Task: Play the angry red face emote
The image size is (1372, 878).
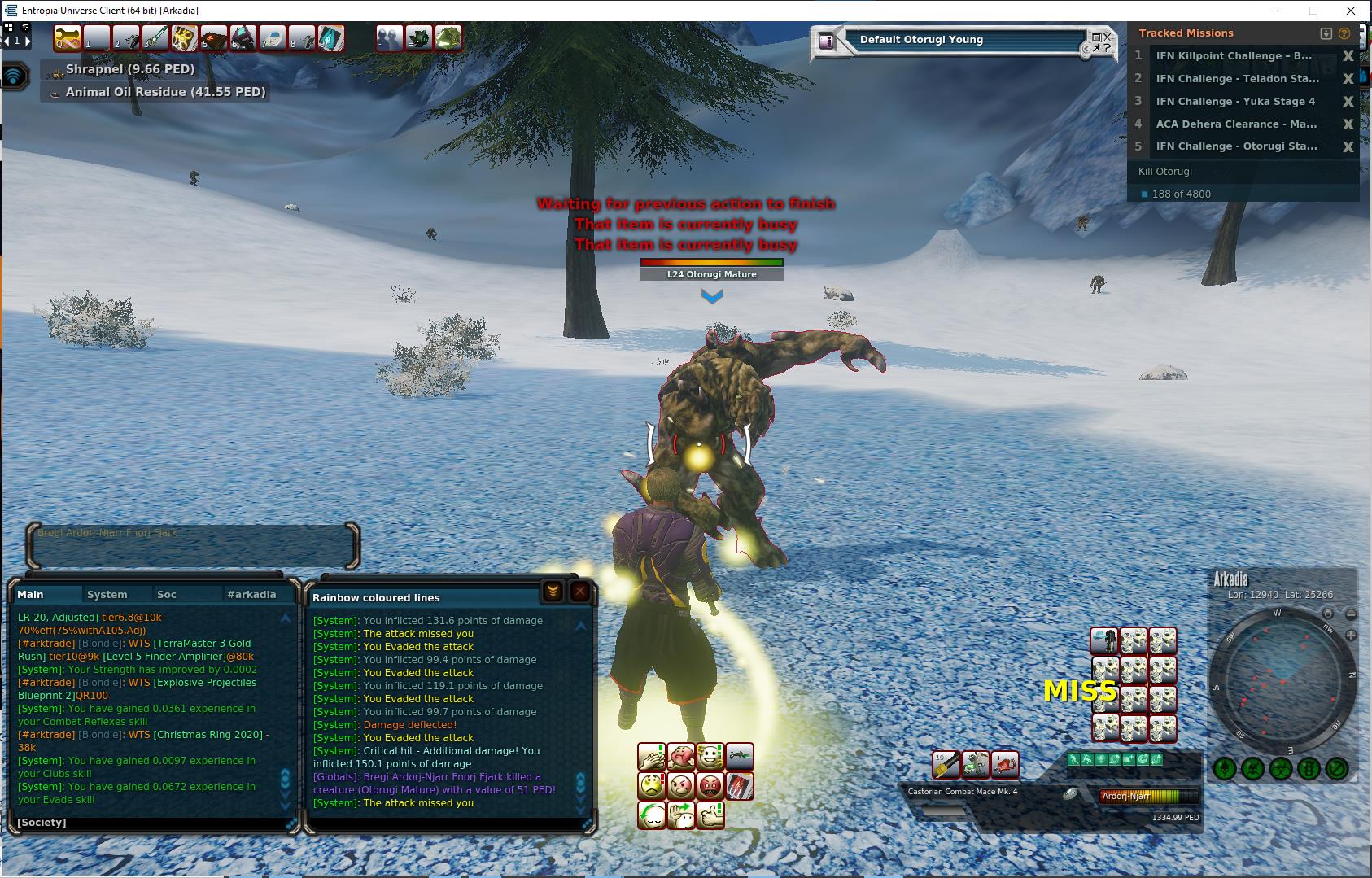Action: tap(710, 786)
